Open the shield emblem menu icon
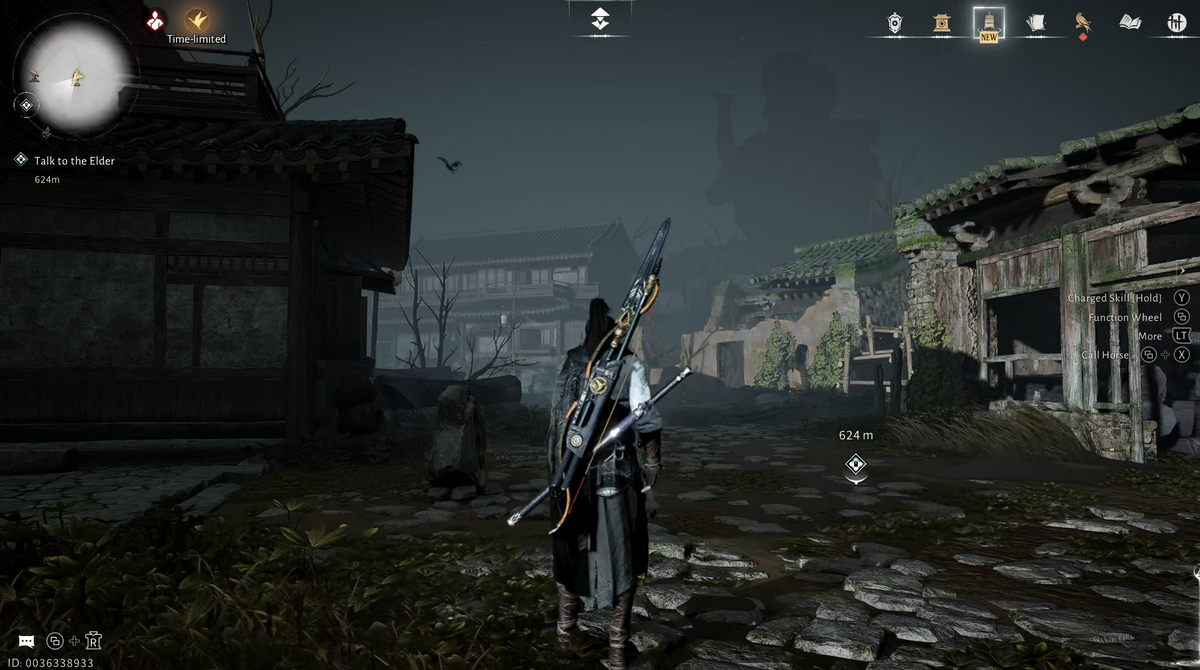The image size is (1200, 670). click(895, 22)
